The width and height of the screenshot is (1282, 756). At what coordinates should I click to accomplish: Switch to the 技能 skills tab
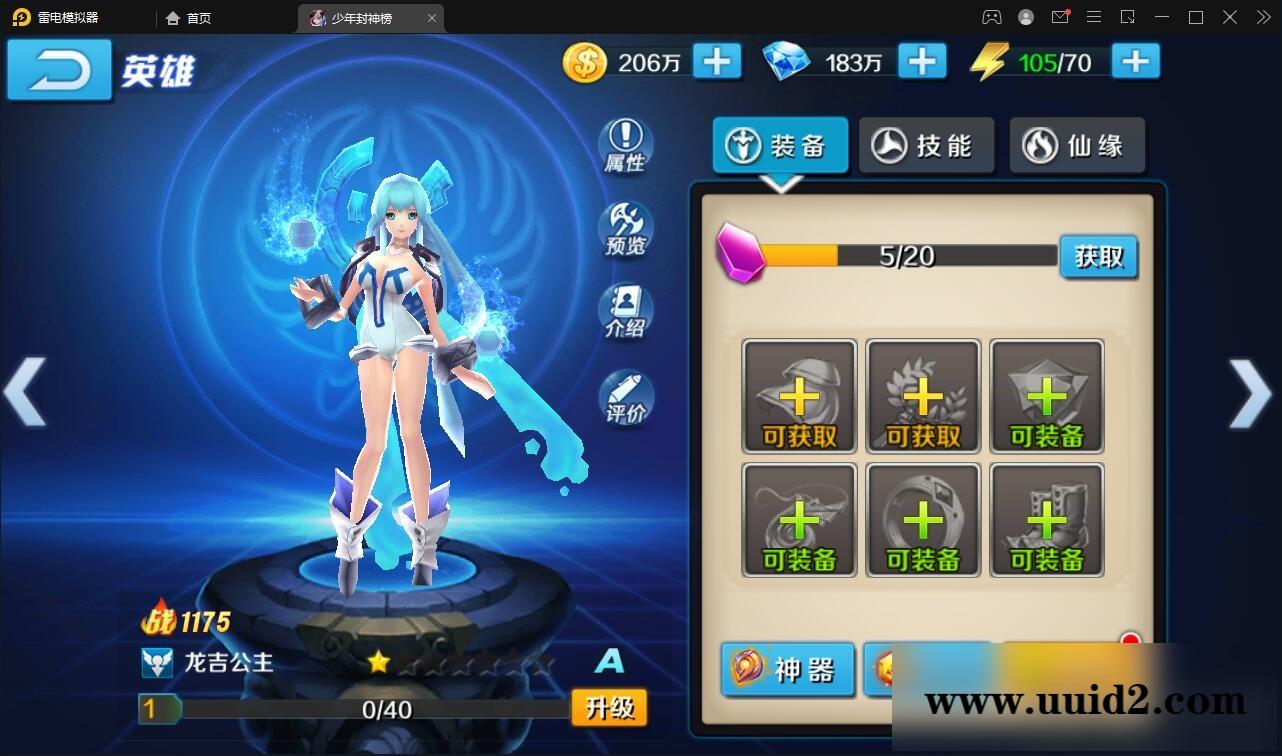[x=925, y=145]
